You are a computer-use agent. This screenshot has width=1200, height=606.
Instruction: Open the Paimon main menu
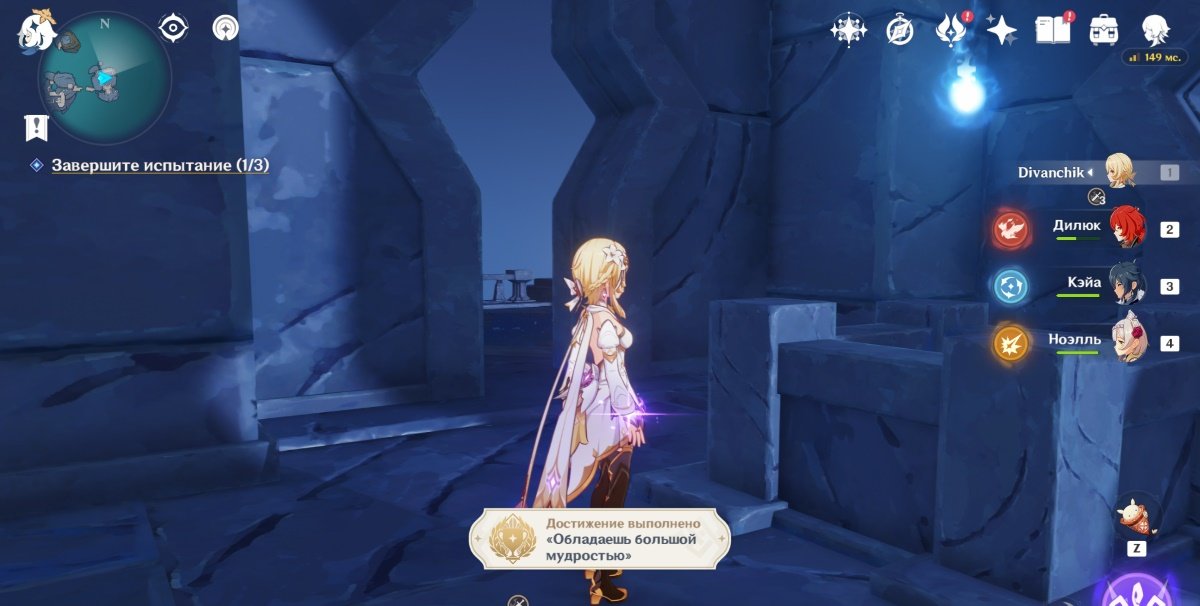(x=37, y=30)
